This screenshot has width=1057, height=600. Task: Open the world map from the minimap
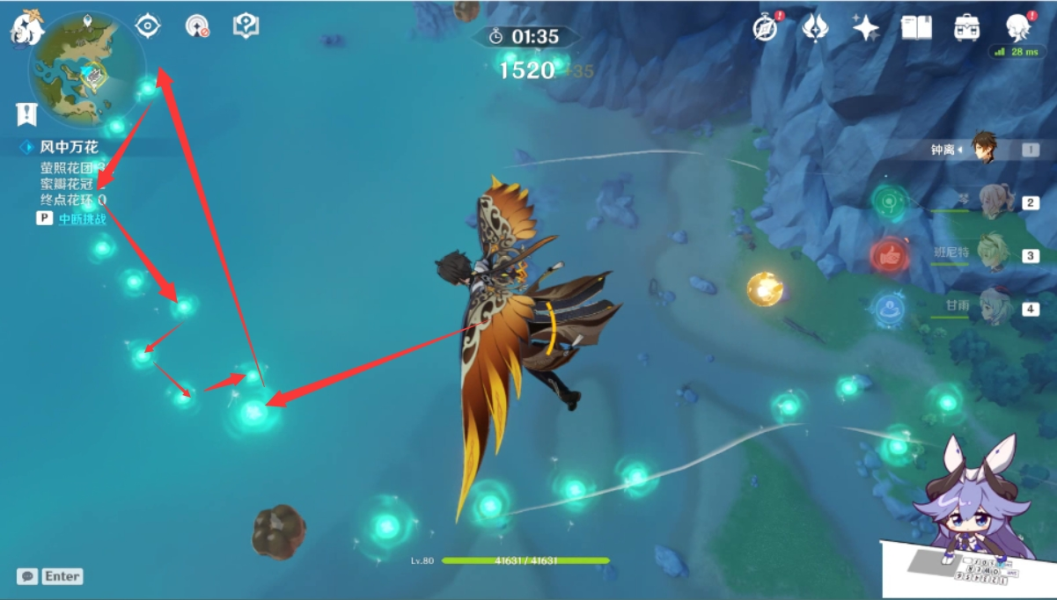[87, 66]
